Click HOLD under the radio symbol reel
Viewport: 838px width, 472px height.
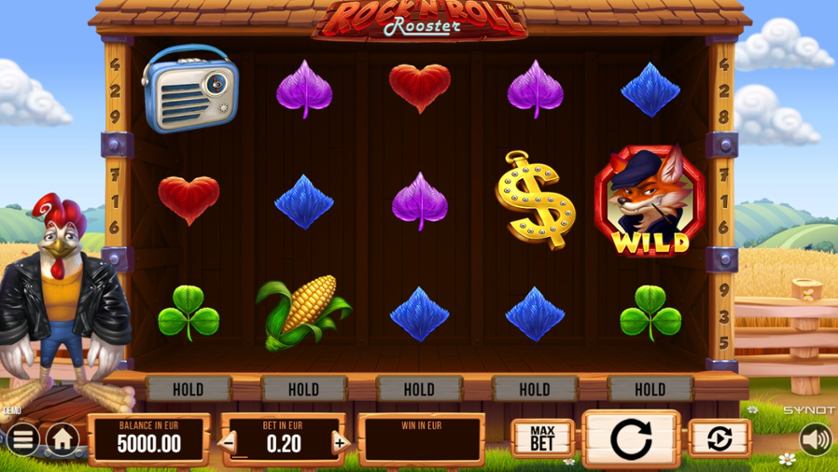(x=188, y=389)
